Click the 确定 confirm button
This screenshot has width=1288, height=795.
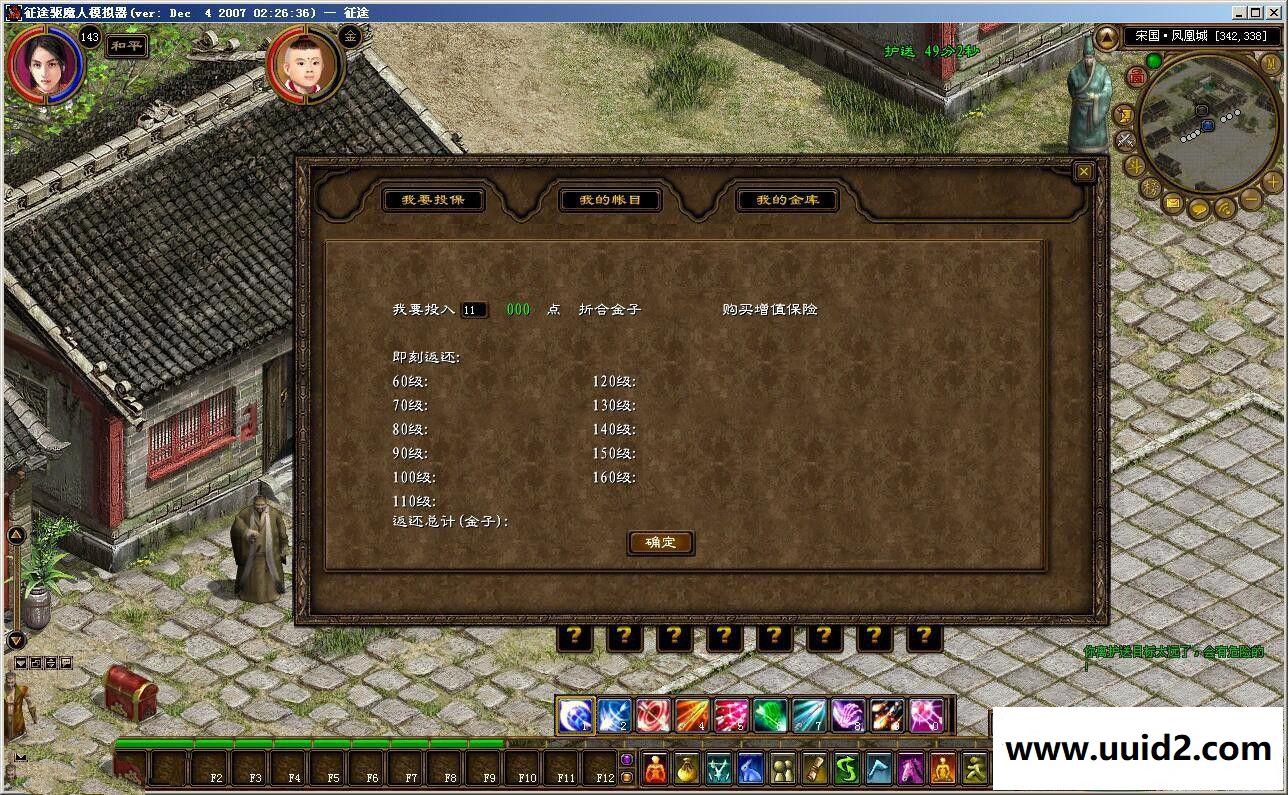click(x=660, y=543)
